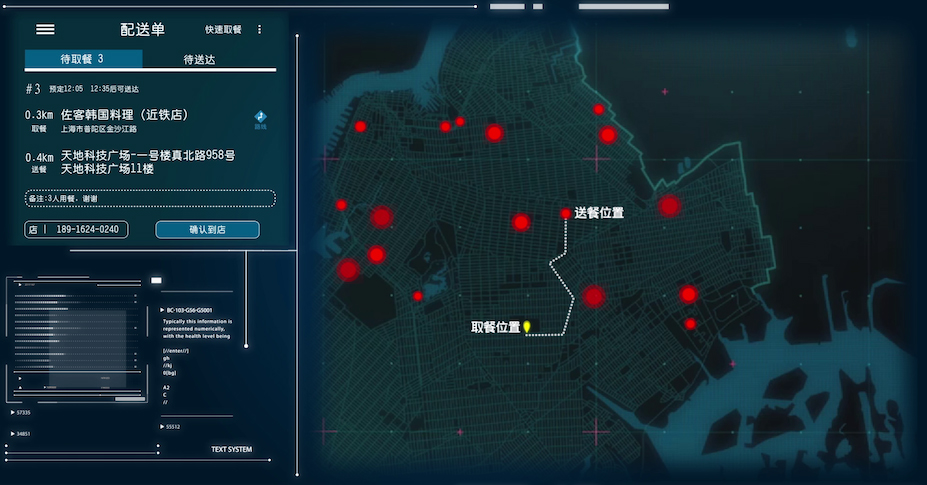Open the hamburger menu

point(45,29)
